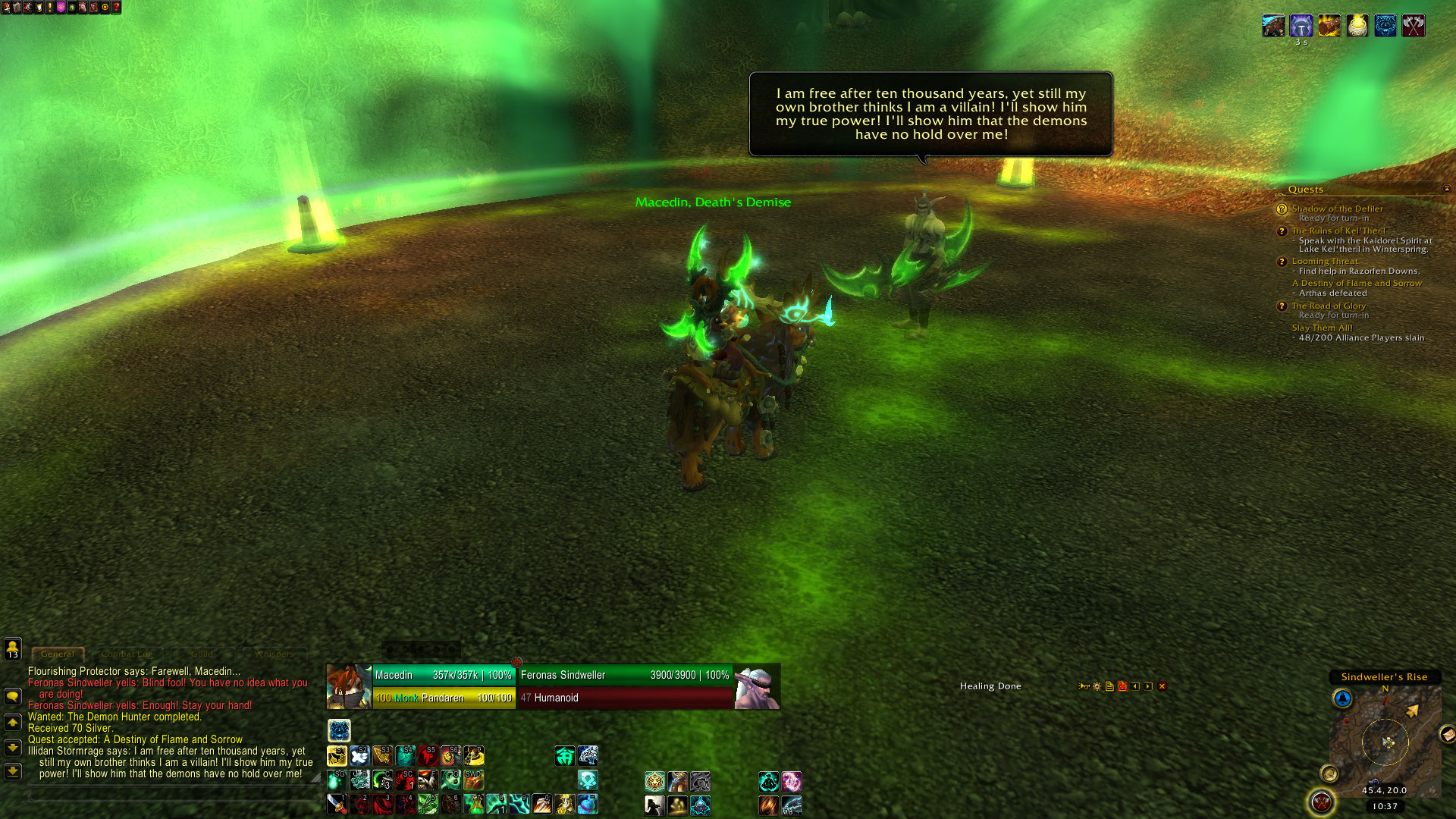Select the Shadow of the Defiler quest

click(x=1337, y=209)
